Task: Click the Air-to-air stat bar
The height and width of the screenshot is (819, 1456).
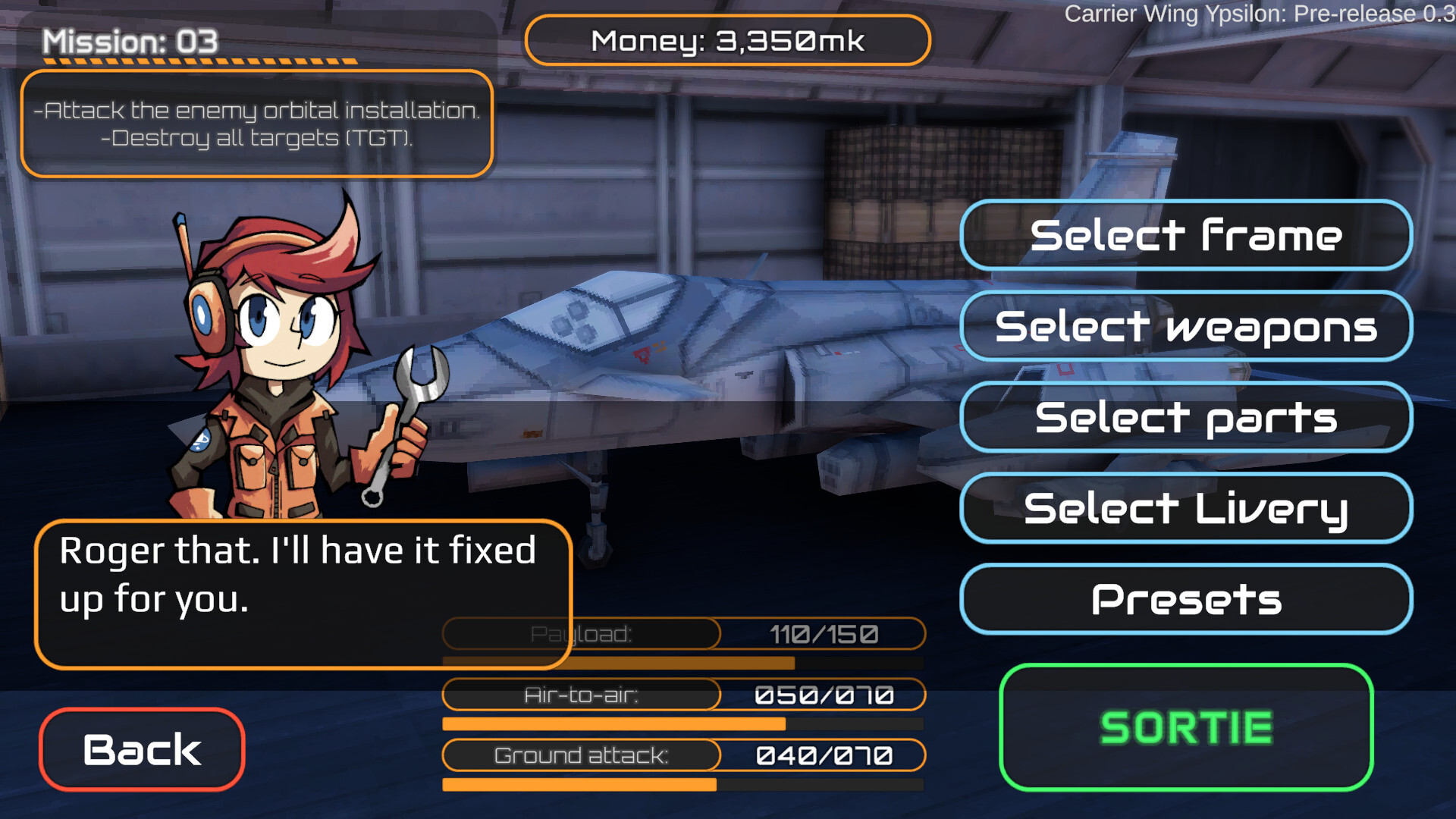Action: tap(682, 723)
